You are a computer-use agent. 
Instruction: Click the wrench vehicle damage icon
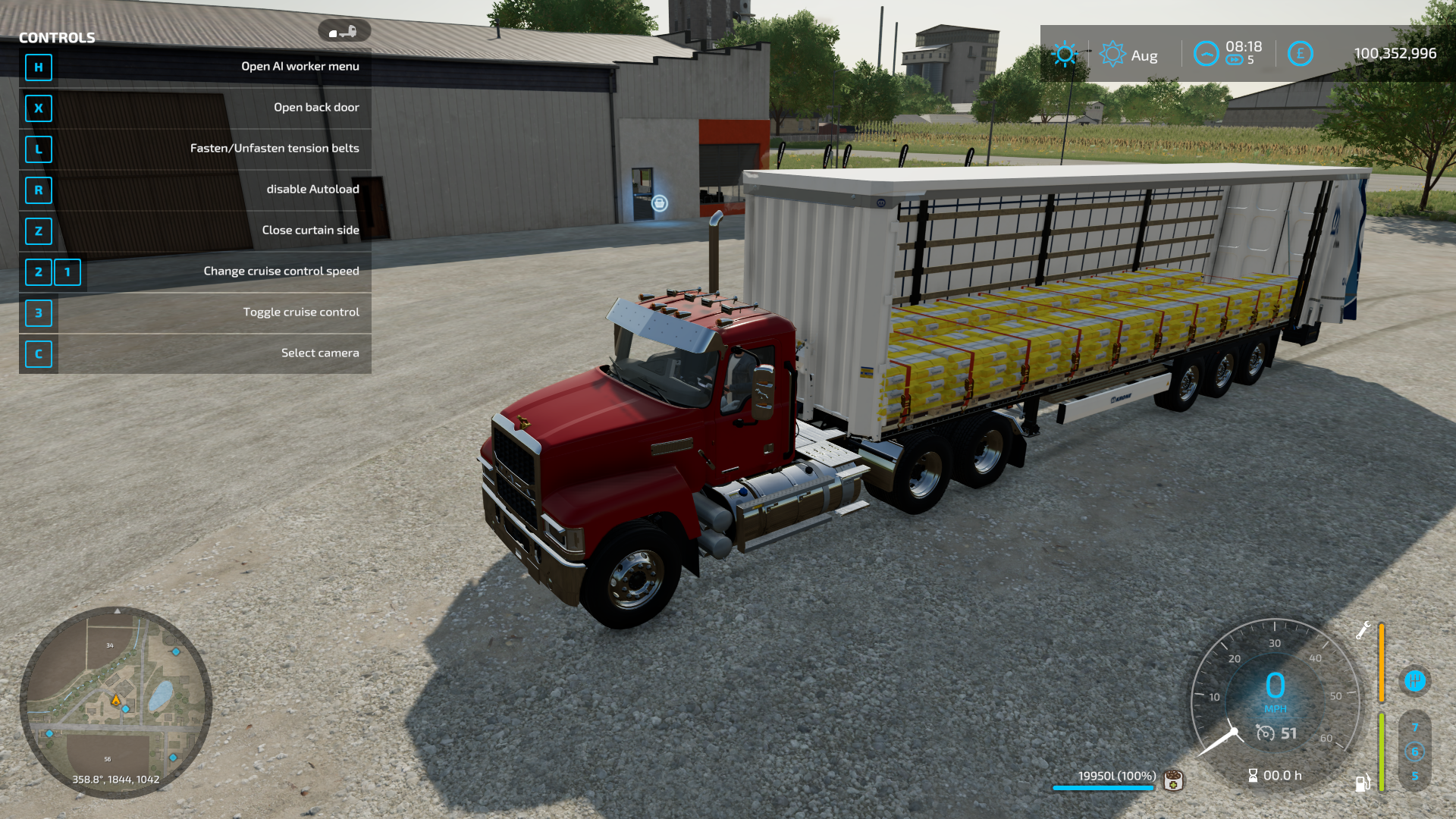coord(1363,630)
